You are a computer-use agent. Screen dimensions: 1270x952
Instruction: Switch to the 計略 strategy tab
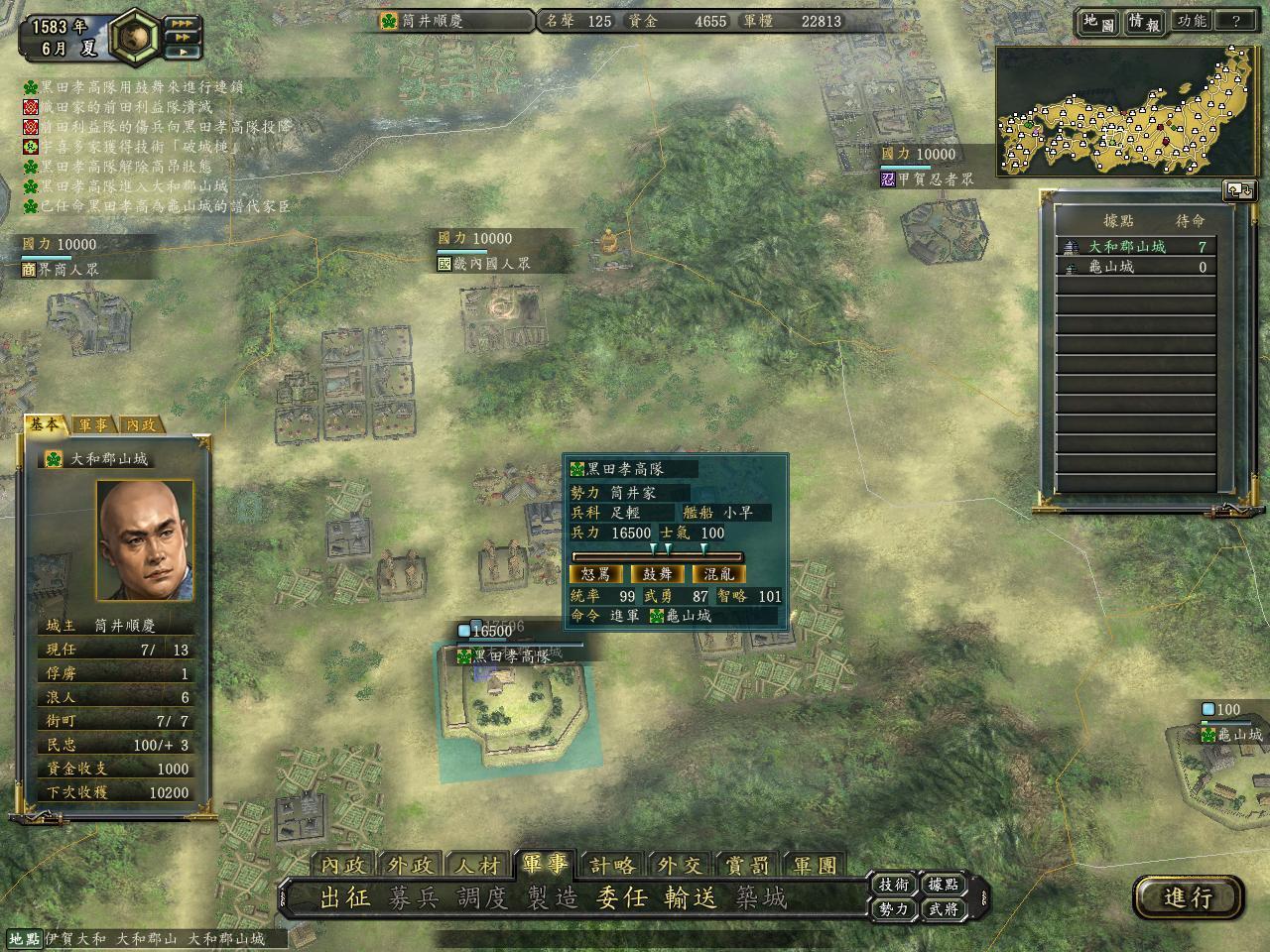[x=612, y=865]
